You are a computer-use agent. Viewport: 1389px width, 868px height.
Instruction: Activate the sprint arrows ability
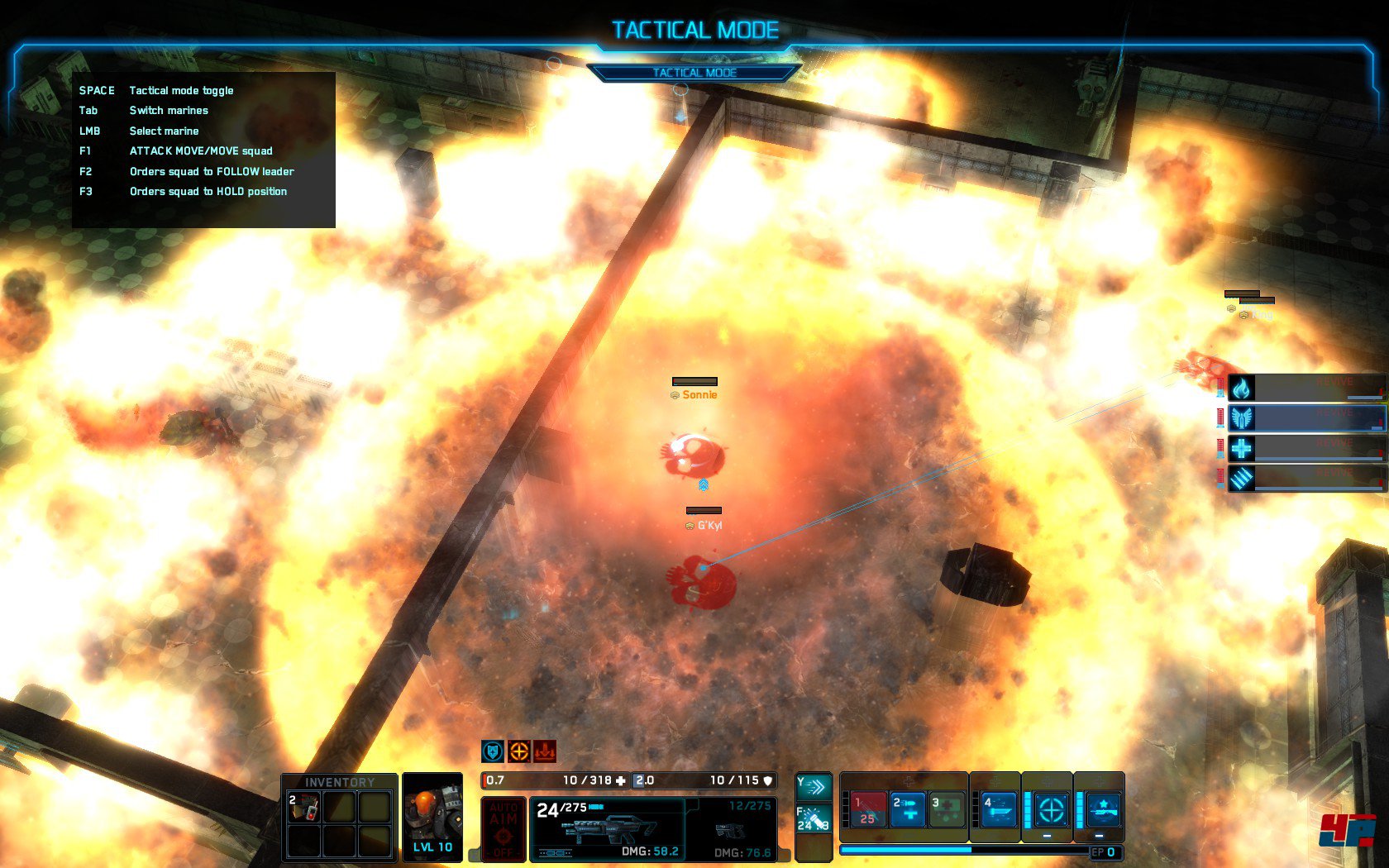(x=813, y=785)
